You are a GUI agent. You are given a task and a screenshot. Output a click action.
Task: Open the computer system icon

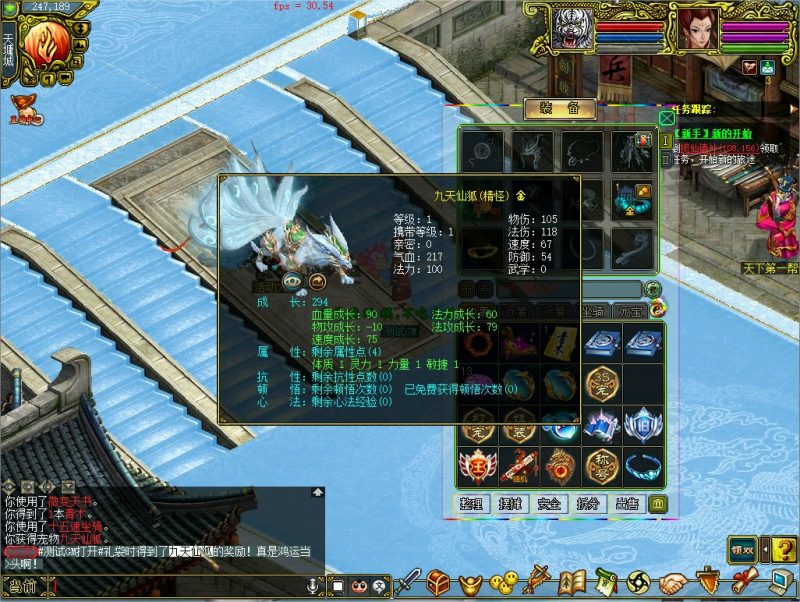click(x=778, y=580)
